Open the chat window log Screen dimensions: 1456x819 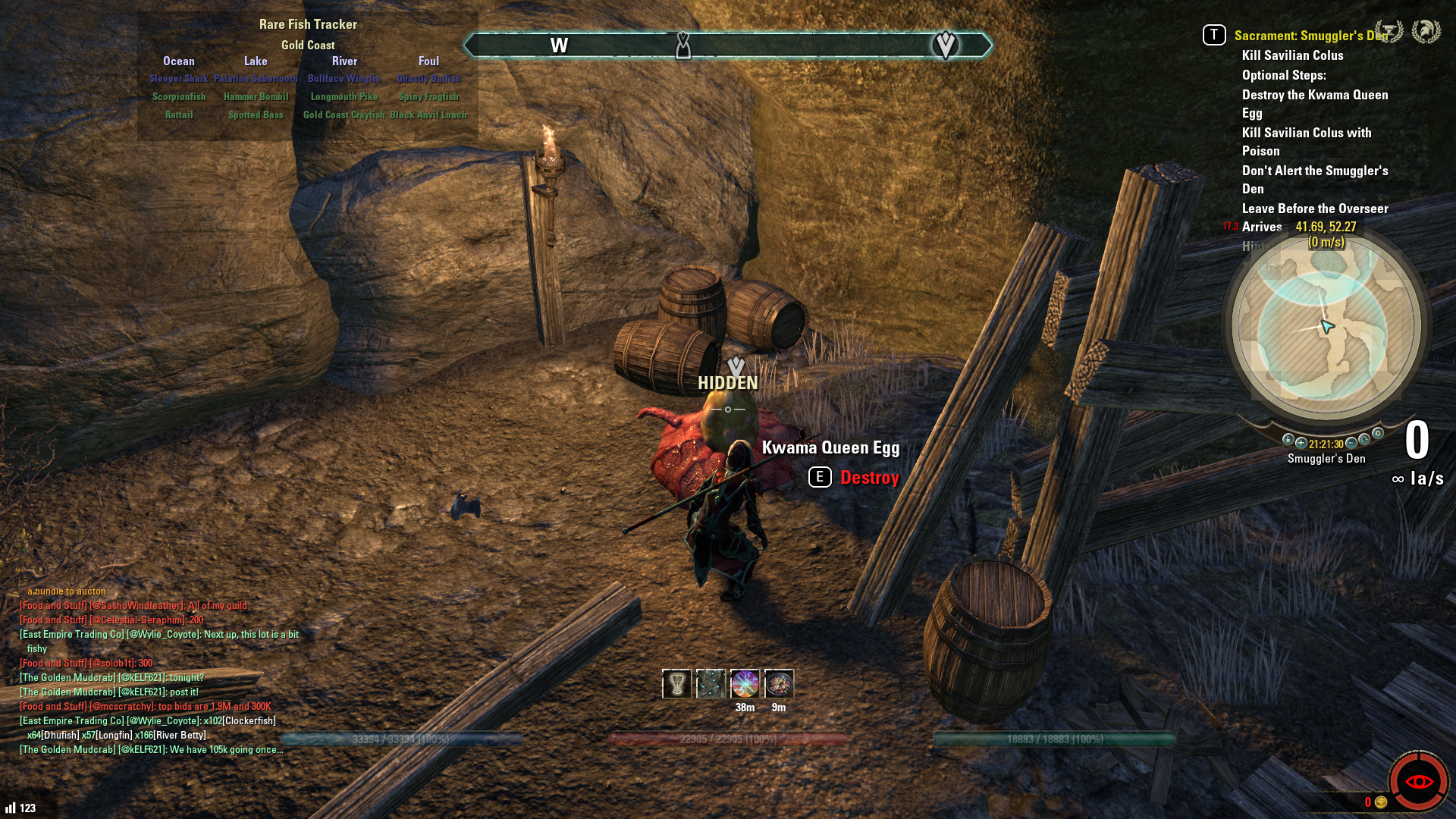pyautogui.click(x=152, y=675)
